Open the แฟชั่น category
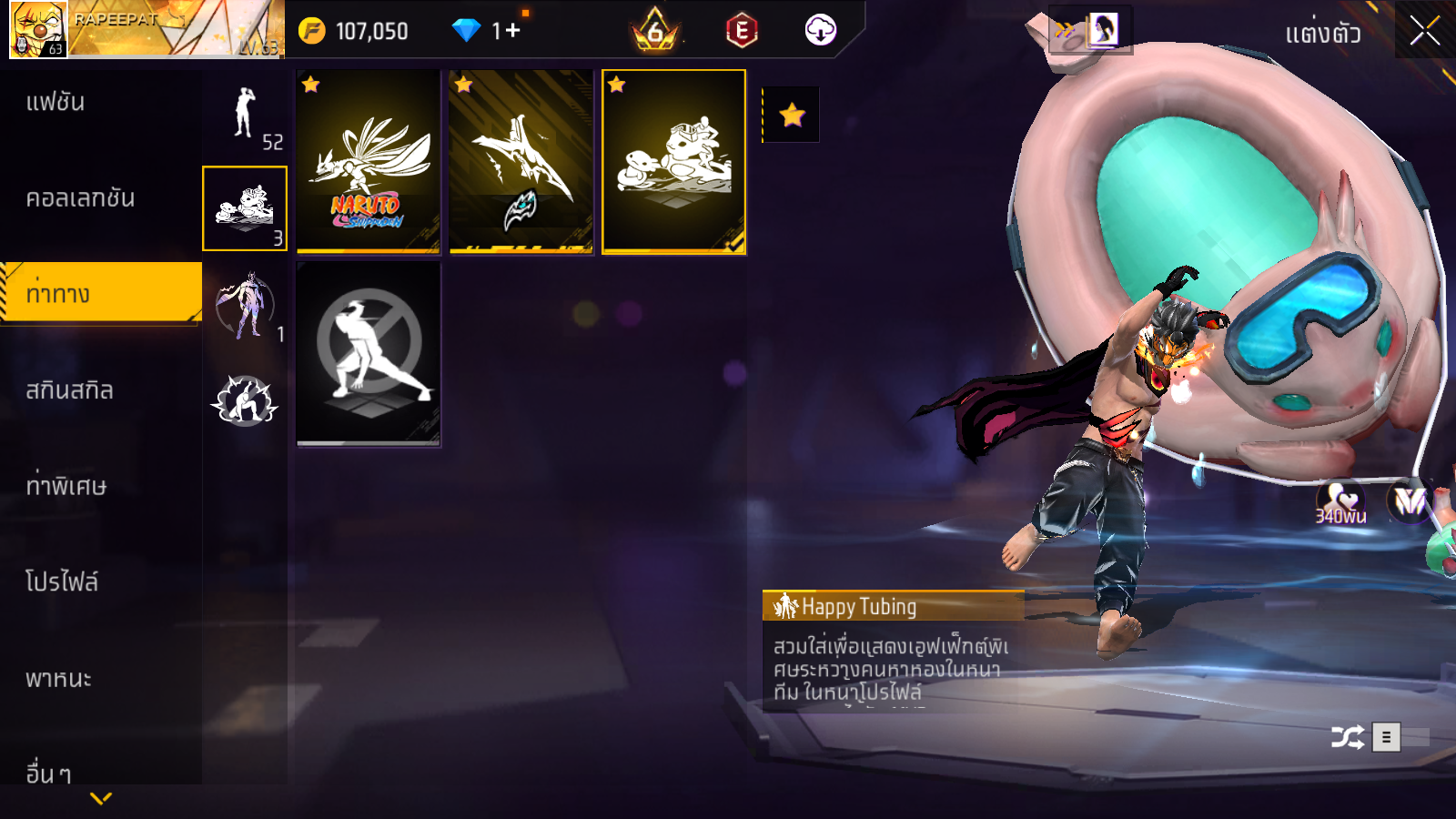The image size is (1456, 819). click(56, 102)
